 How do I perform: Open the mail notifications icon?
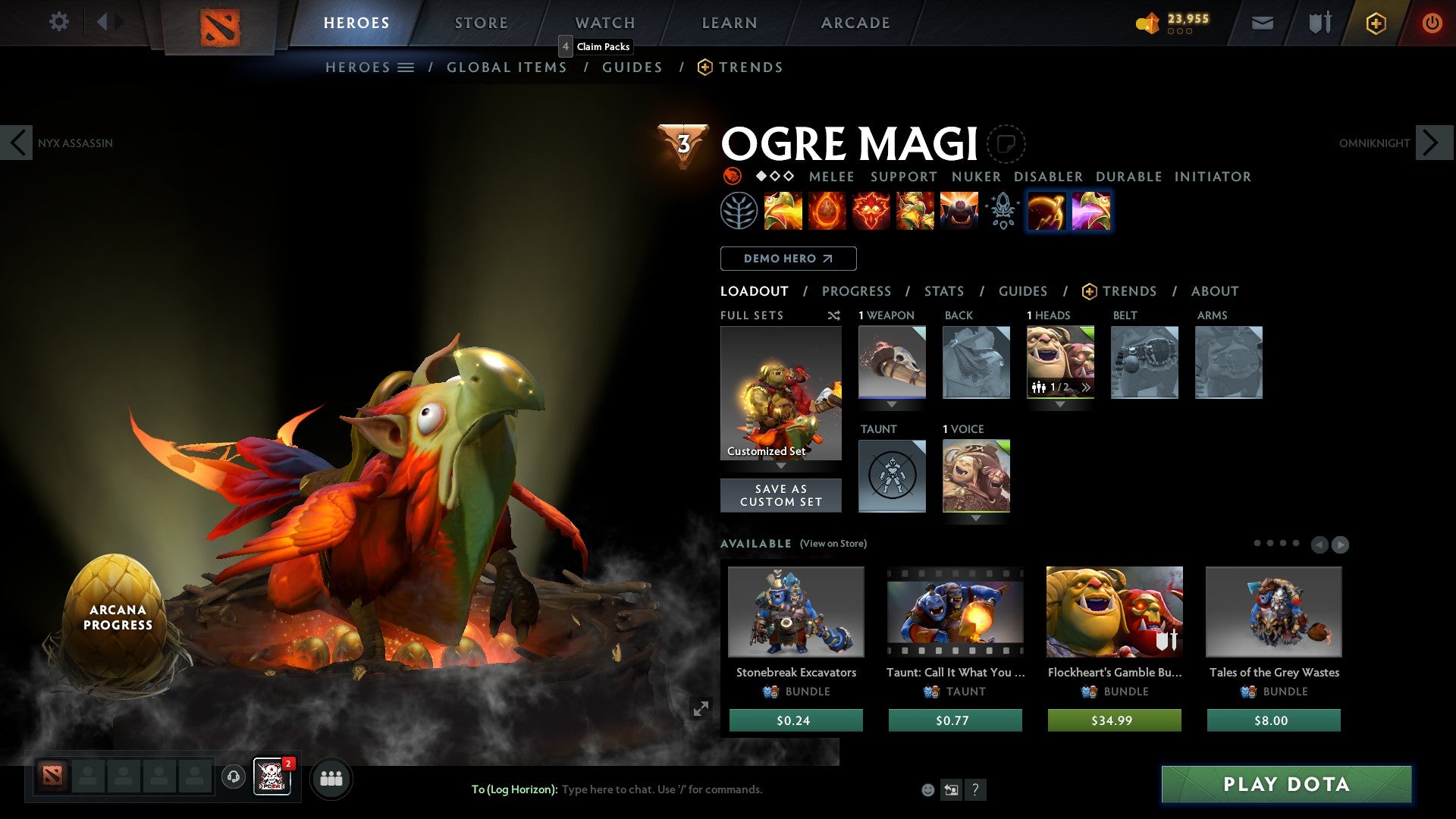[x=1262, y=23]
